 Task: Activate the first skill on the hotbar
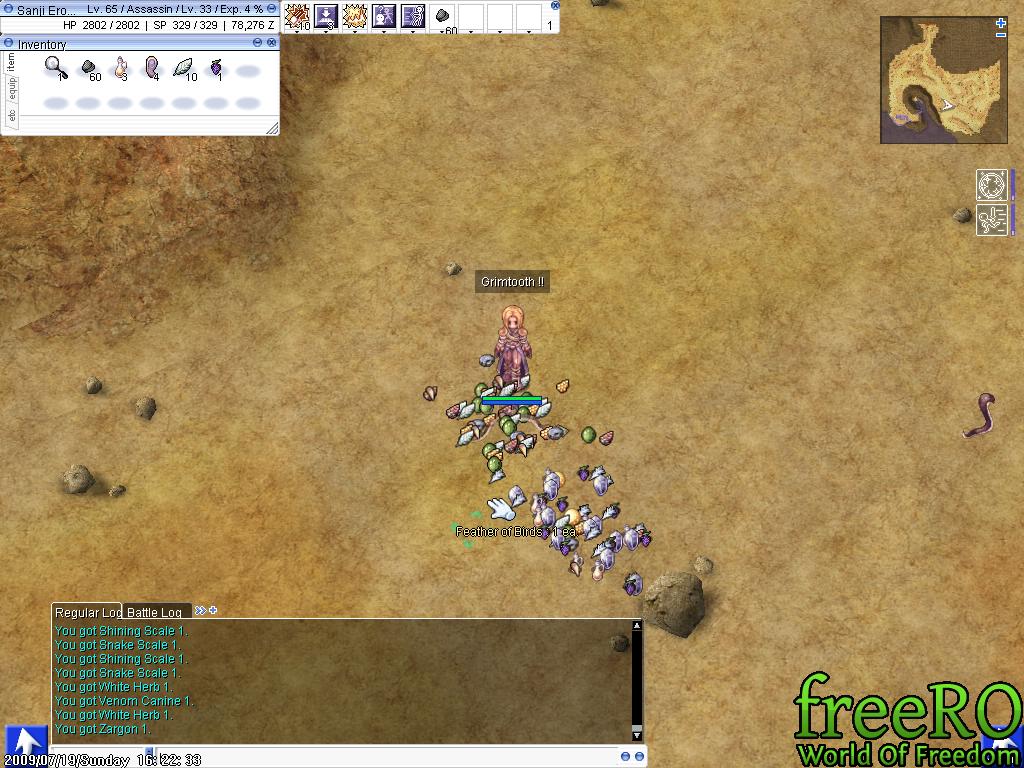tap(297, 16)
